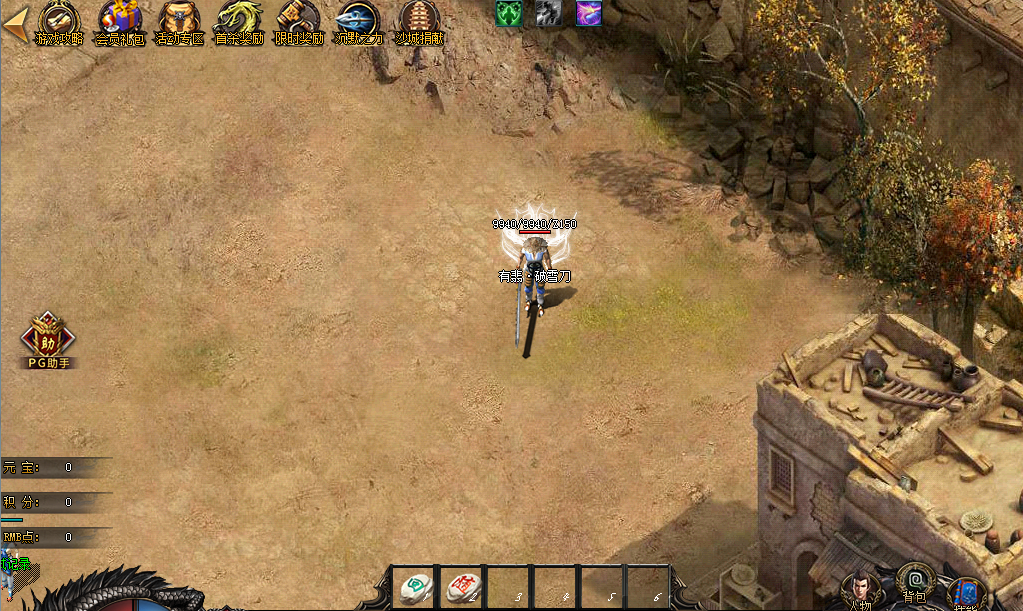
Task: Click the purple buff status icon
Action: click(x=588, y=12)
